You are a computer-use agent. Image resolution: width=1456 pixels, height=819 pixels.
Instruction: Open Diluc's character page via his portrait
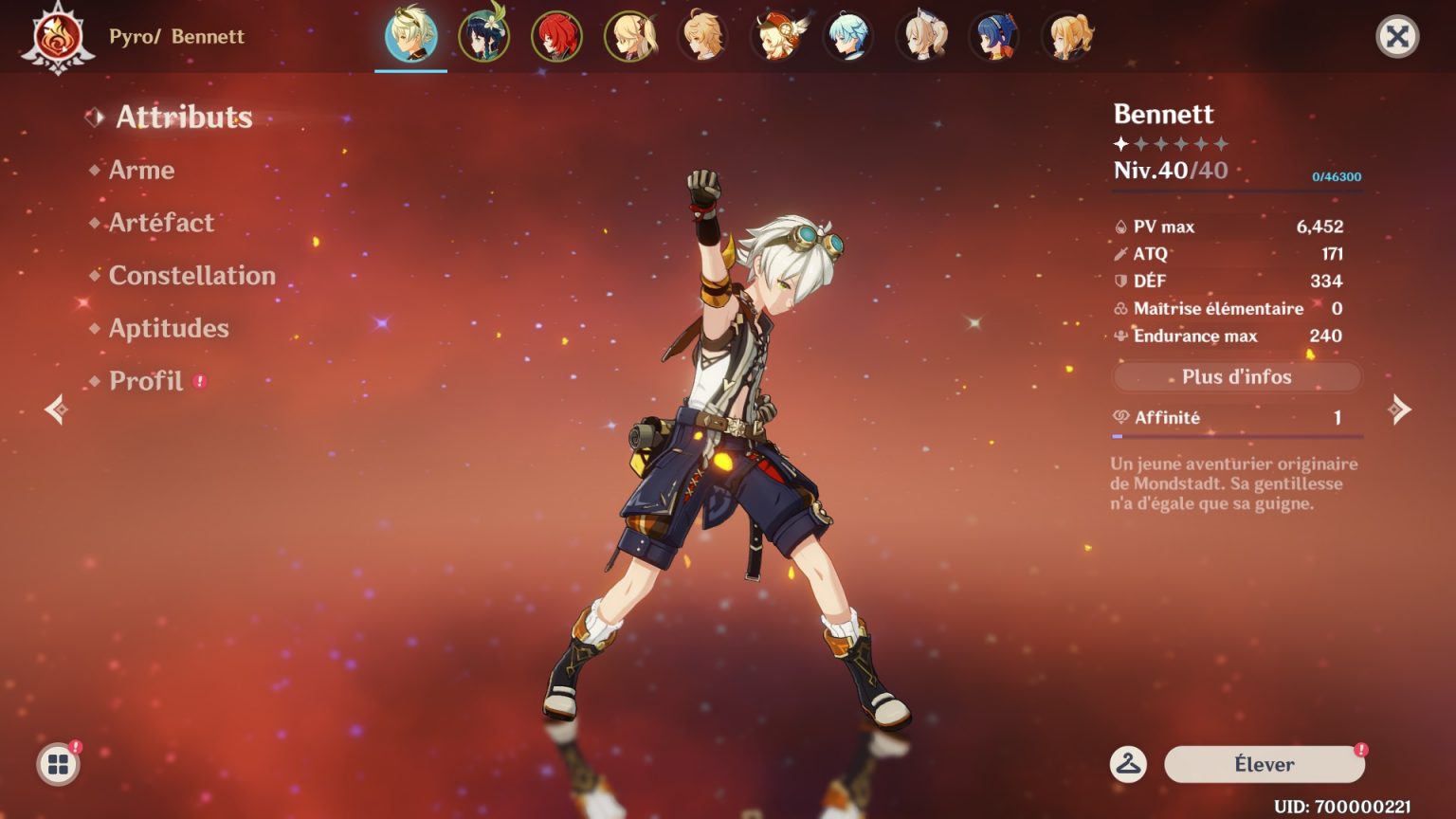click(x=556, y=36)
